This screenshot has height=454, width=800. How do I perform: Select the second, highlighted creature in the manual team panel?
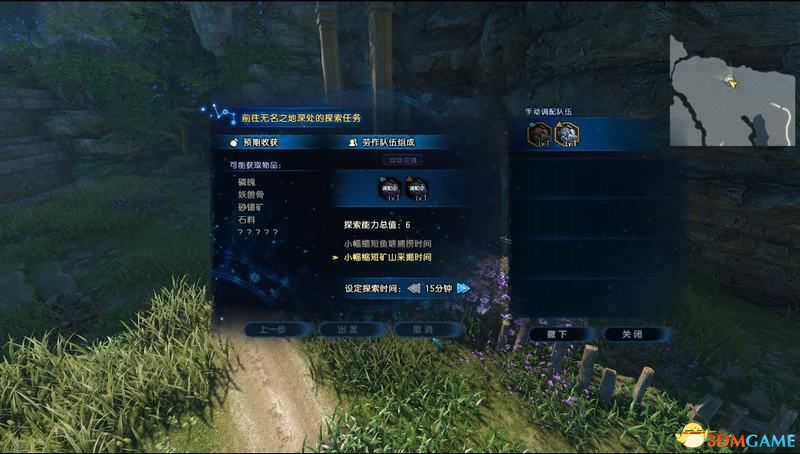[567, 132]
